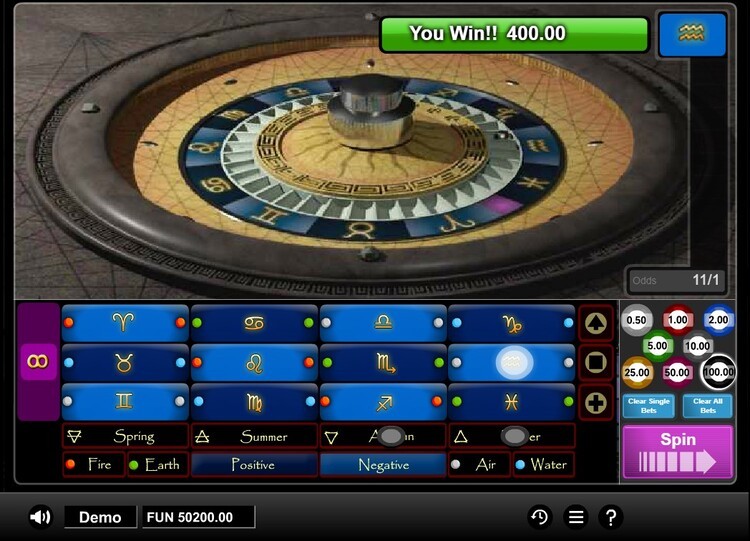Open the help question mark
This screenshot has height=541, width=750.
pos(611,517)
